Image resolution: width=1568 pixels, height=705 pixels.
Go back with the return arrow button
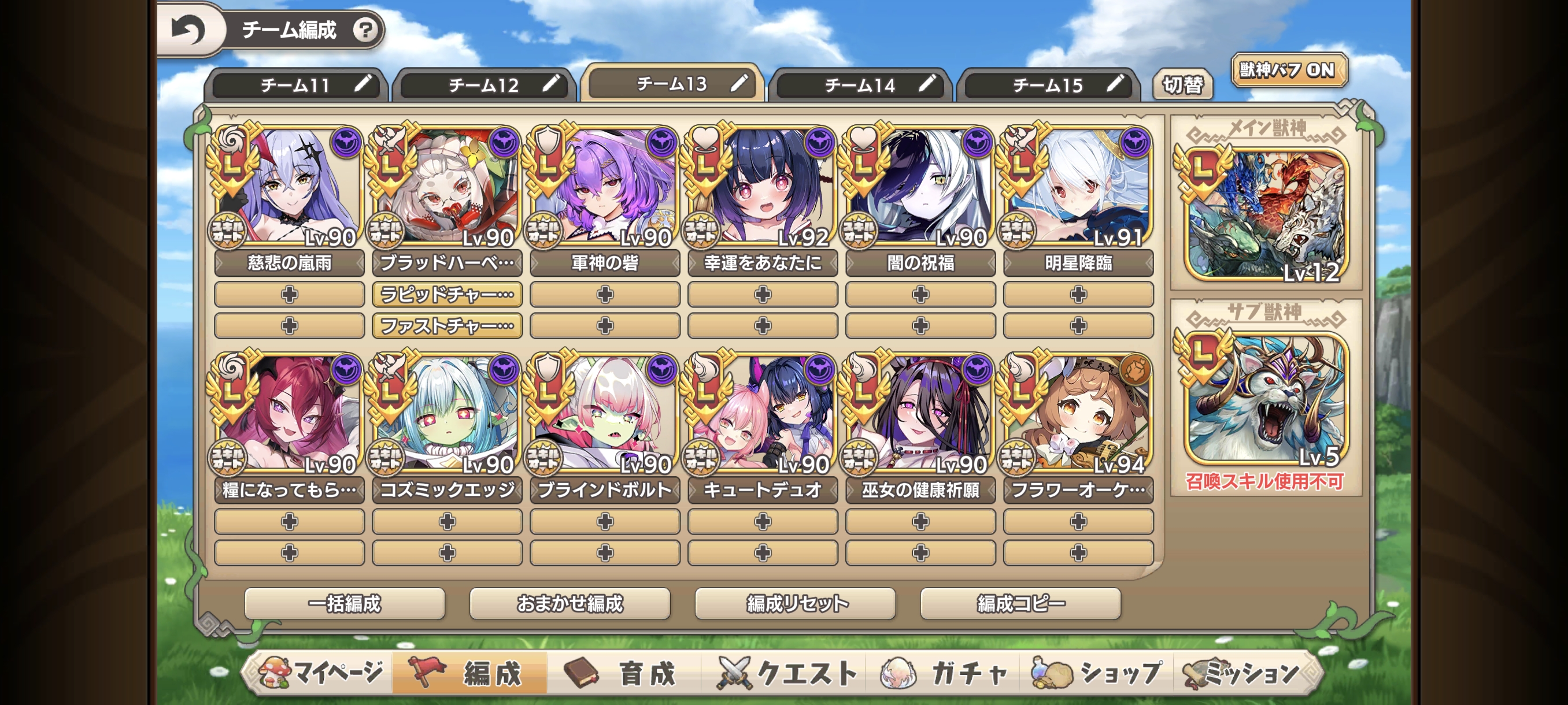click(x=188, y=30)
